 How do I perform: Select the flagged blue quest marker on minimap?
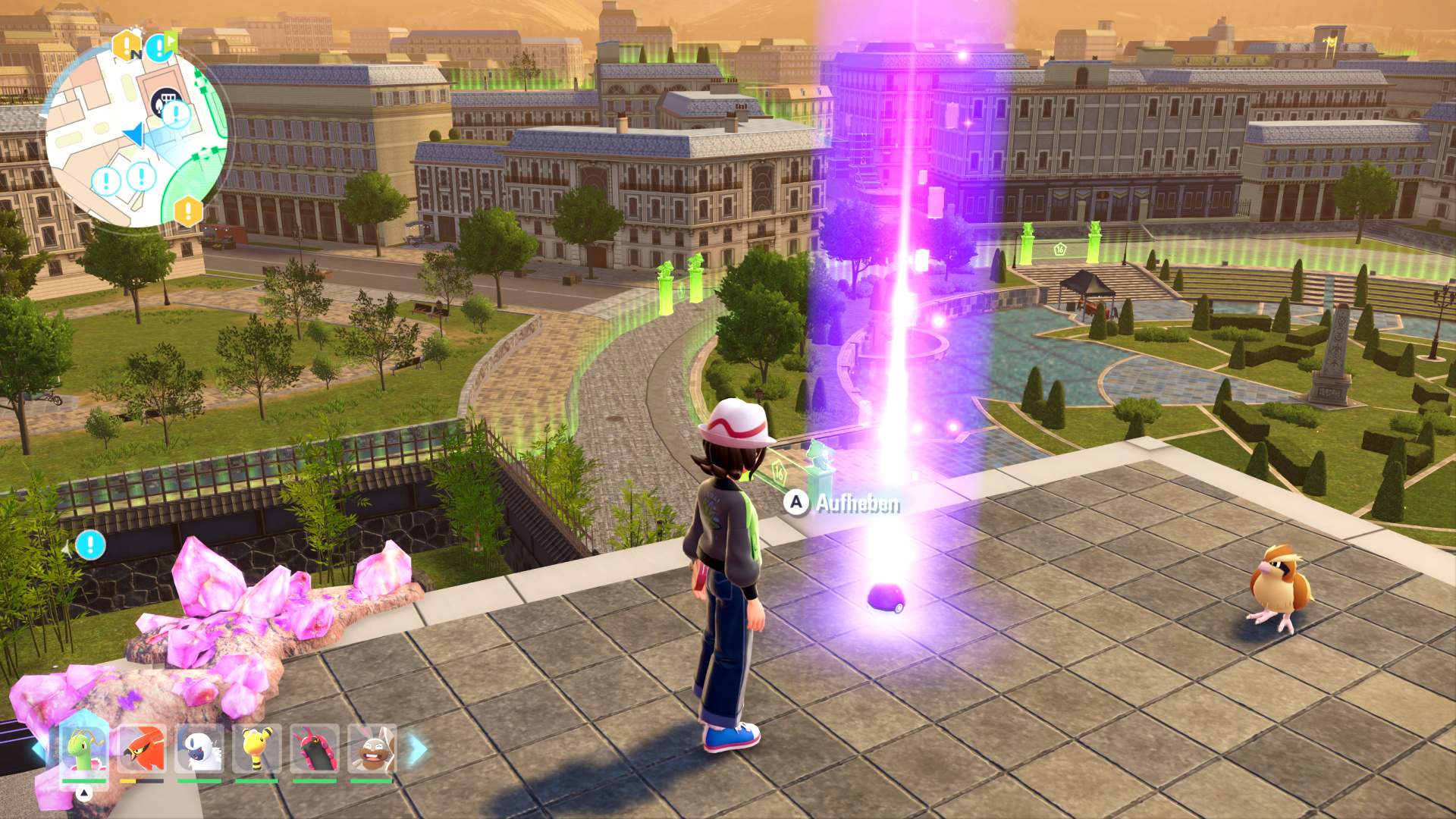(161, 47)
